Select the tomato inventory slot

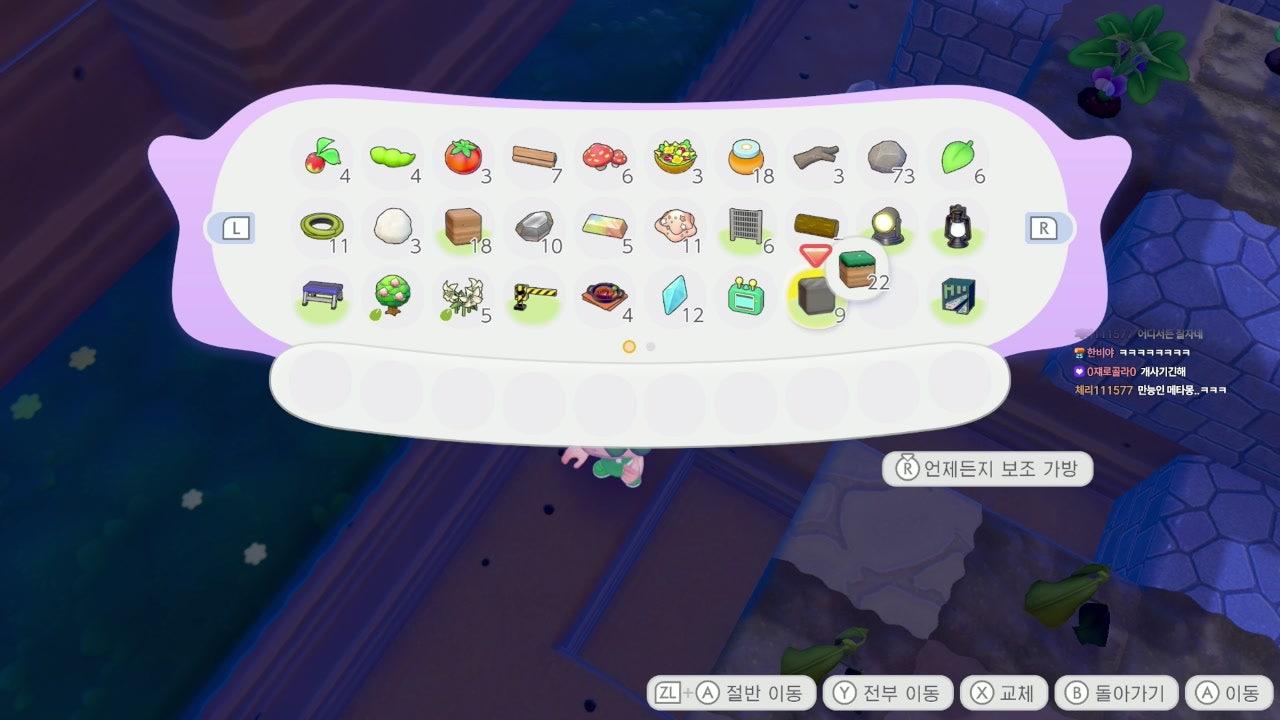coord(462,157)
